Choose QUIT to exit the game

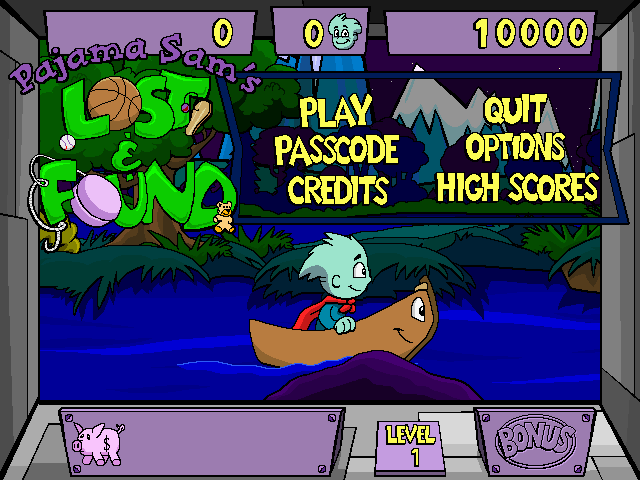point(515,110)
